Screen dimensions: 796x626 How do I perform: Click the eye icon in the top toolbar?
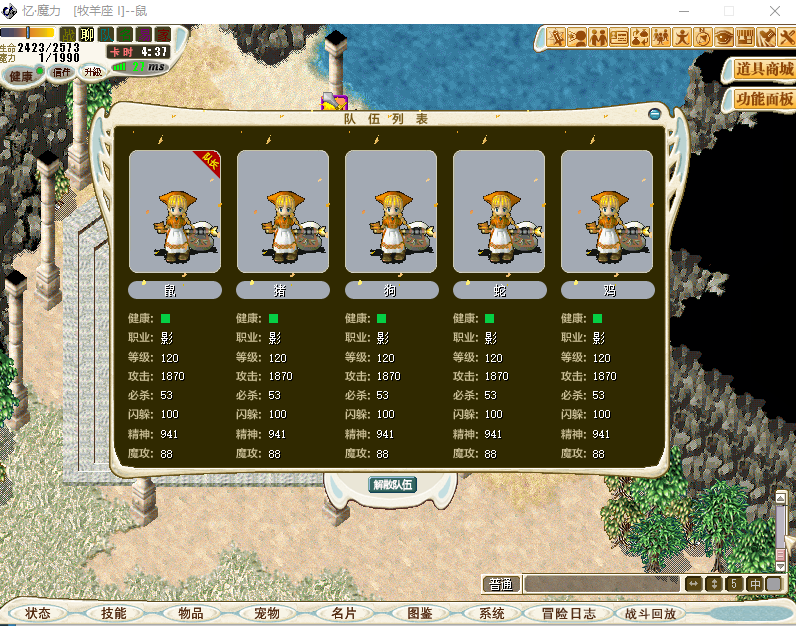tap(724, 38)
